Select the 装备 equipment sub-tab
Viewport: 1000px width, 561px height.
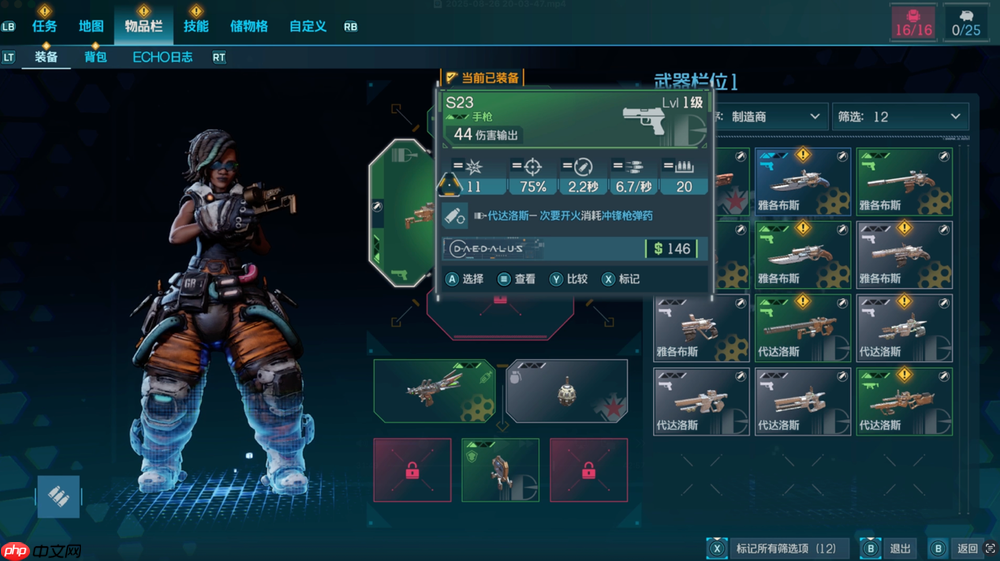click(x=46, y=57)
